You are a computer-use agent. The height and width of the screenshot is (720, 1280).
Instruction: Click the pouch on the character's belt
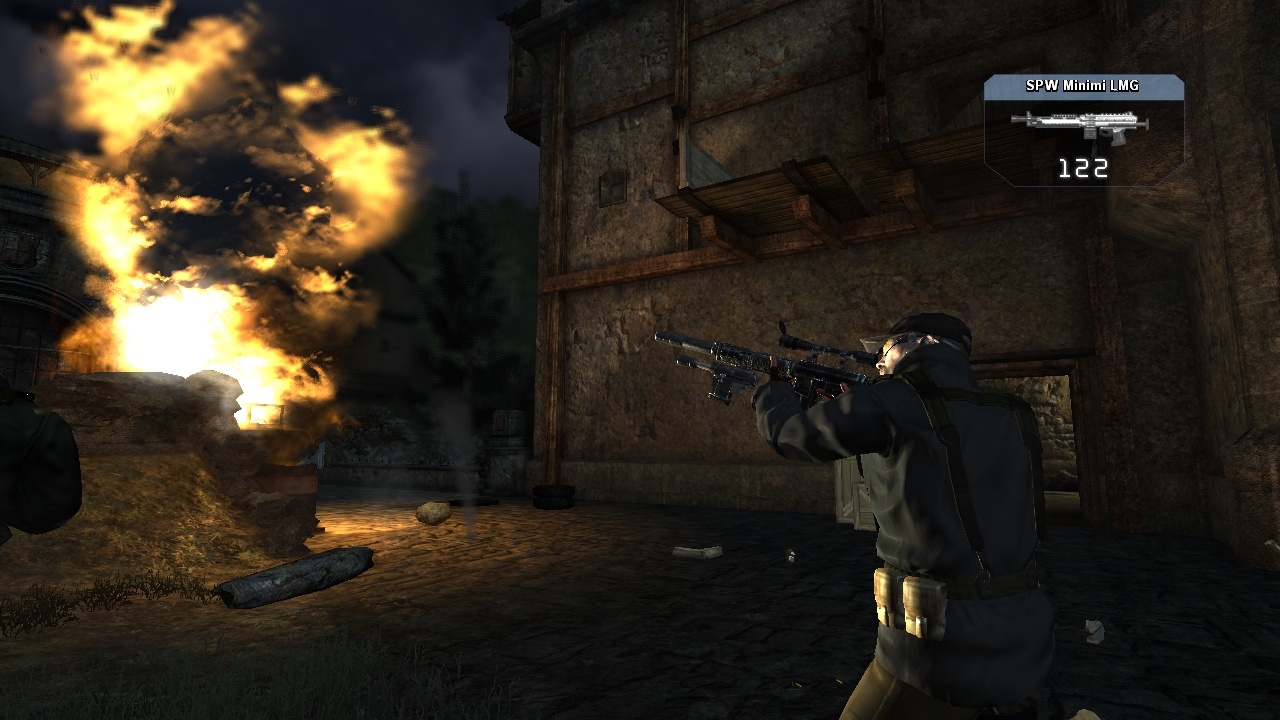[910, 600]
